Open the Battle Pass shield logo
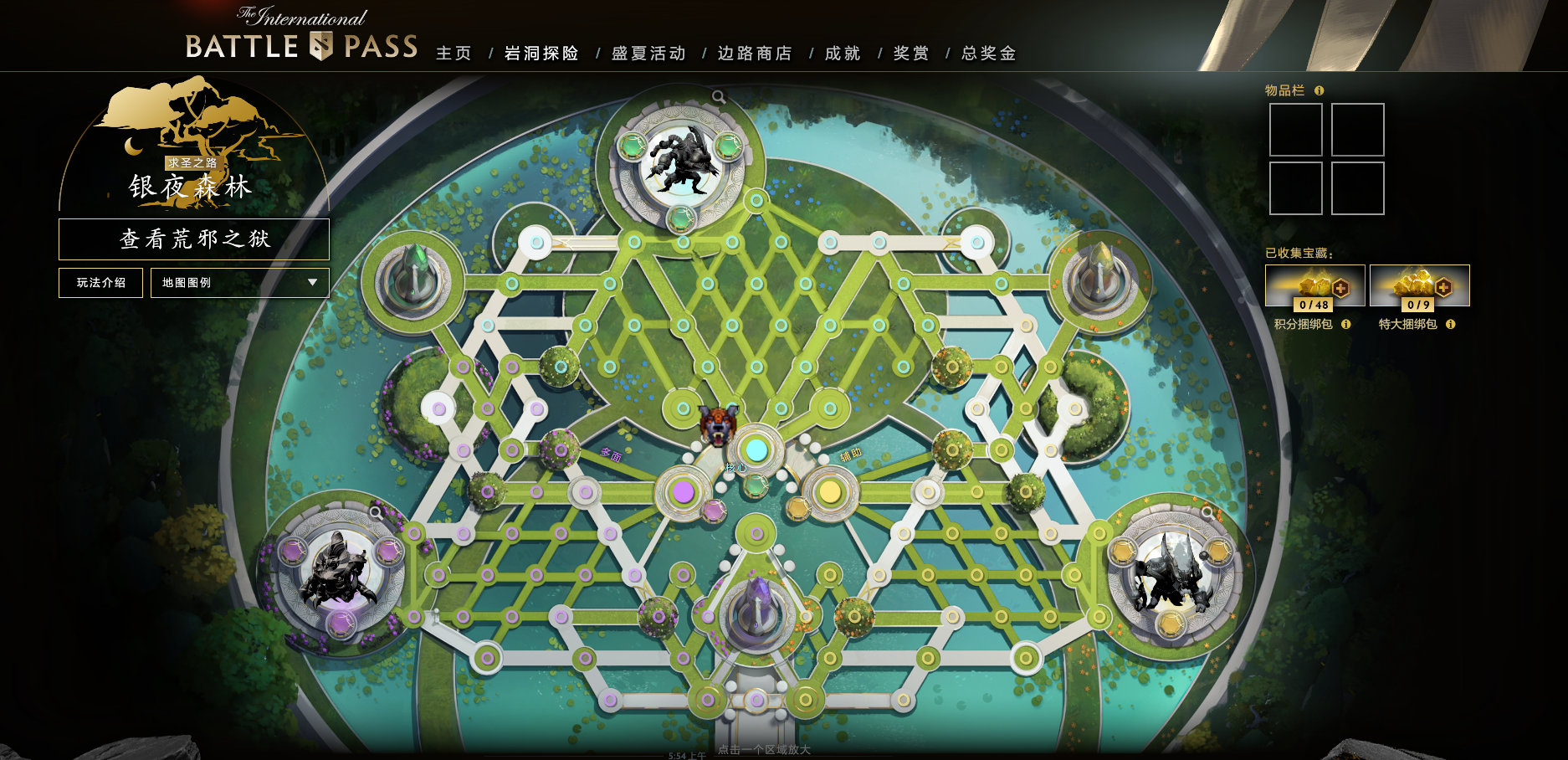 tap(323, 48)
